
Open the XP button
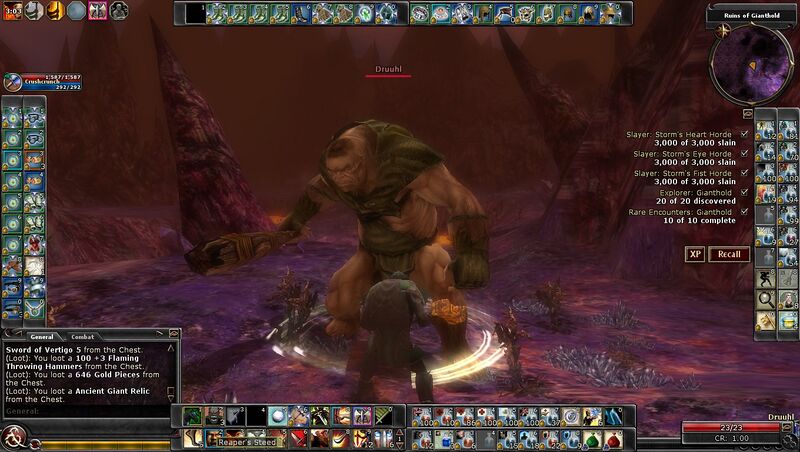[x=695, y=254]
